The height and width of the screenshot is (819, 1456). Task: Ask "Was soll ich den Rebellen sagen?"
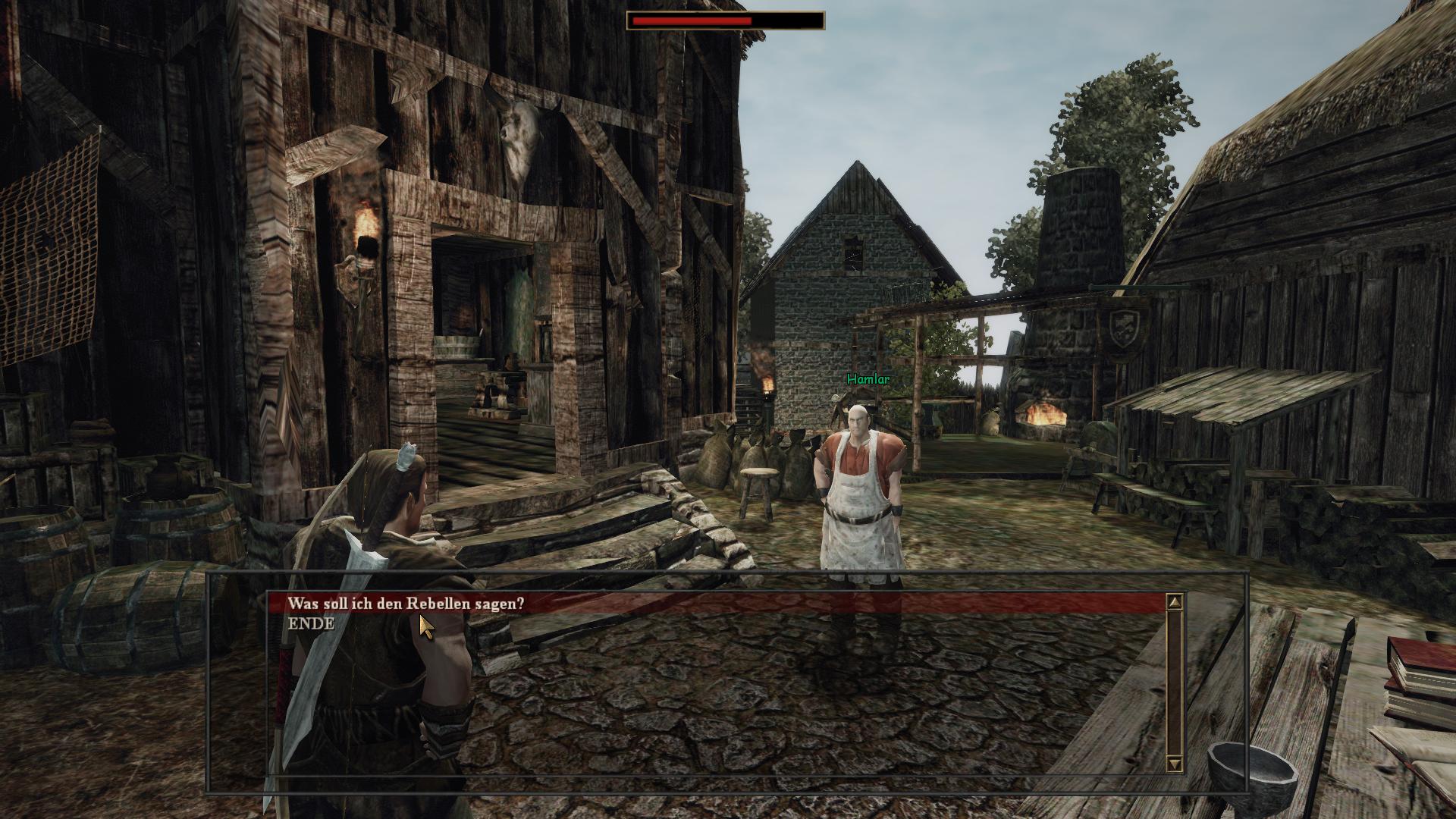(x=405, y=604)
